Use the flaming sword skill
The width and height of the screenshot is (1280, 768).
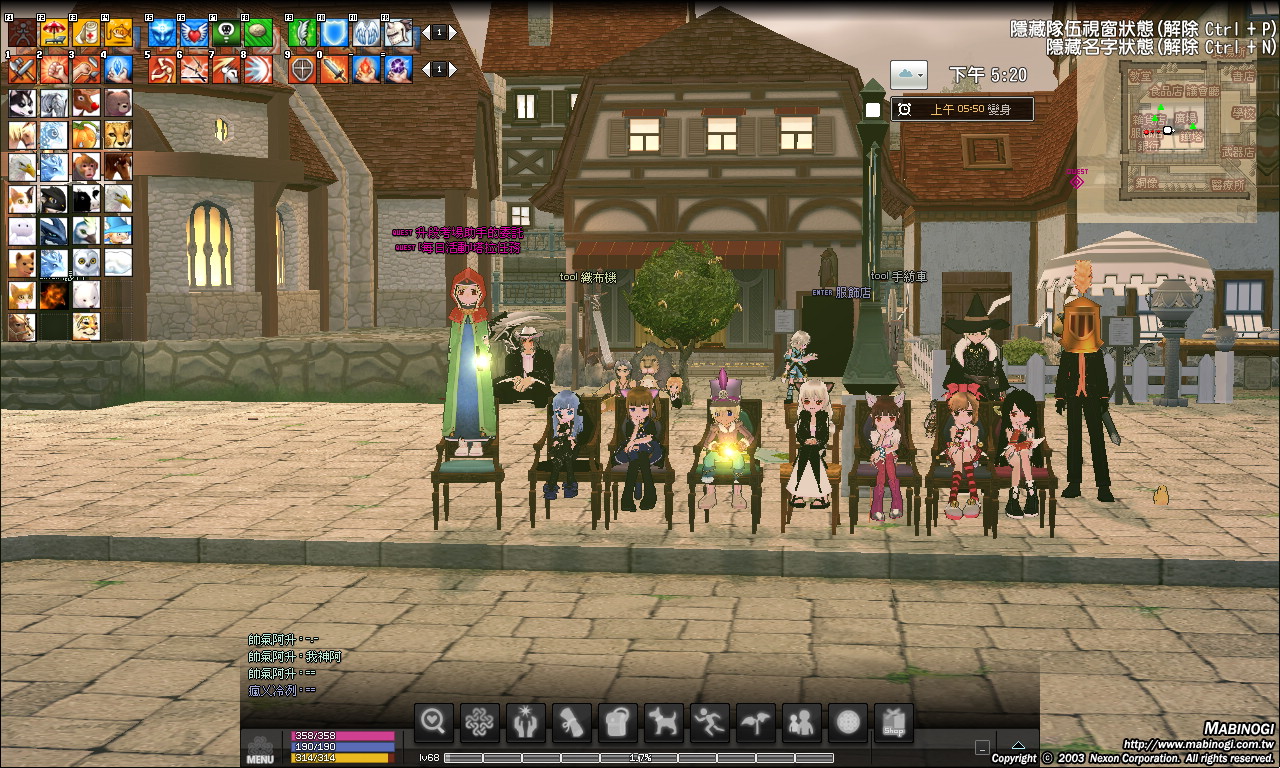click(x=334, y=69)
